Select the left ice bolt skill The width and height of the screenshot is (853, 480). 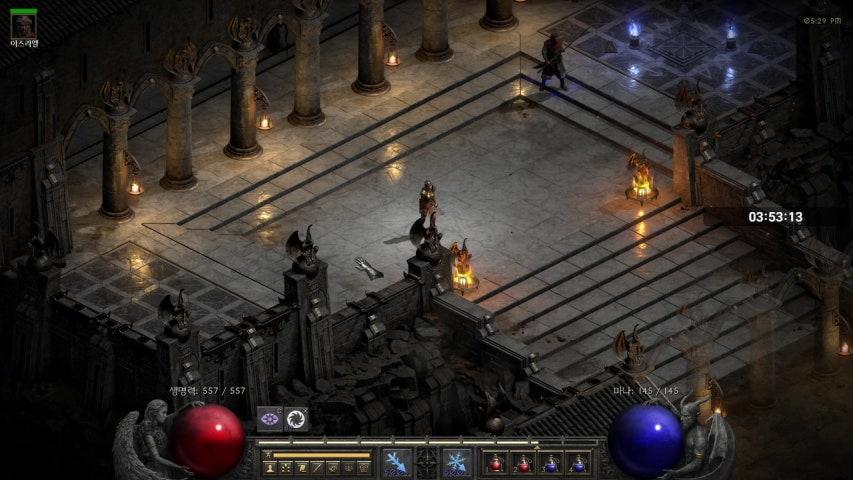396,463
